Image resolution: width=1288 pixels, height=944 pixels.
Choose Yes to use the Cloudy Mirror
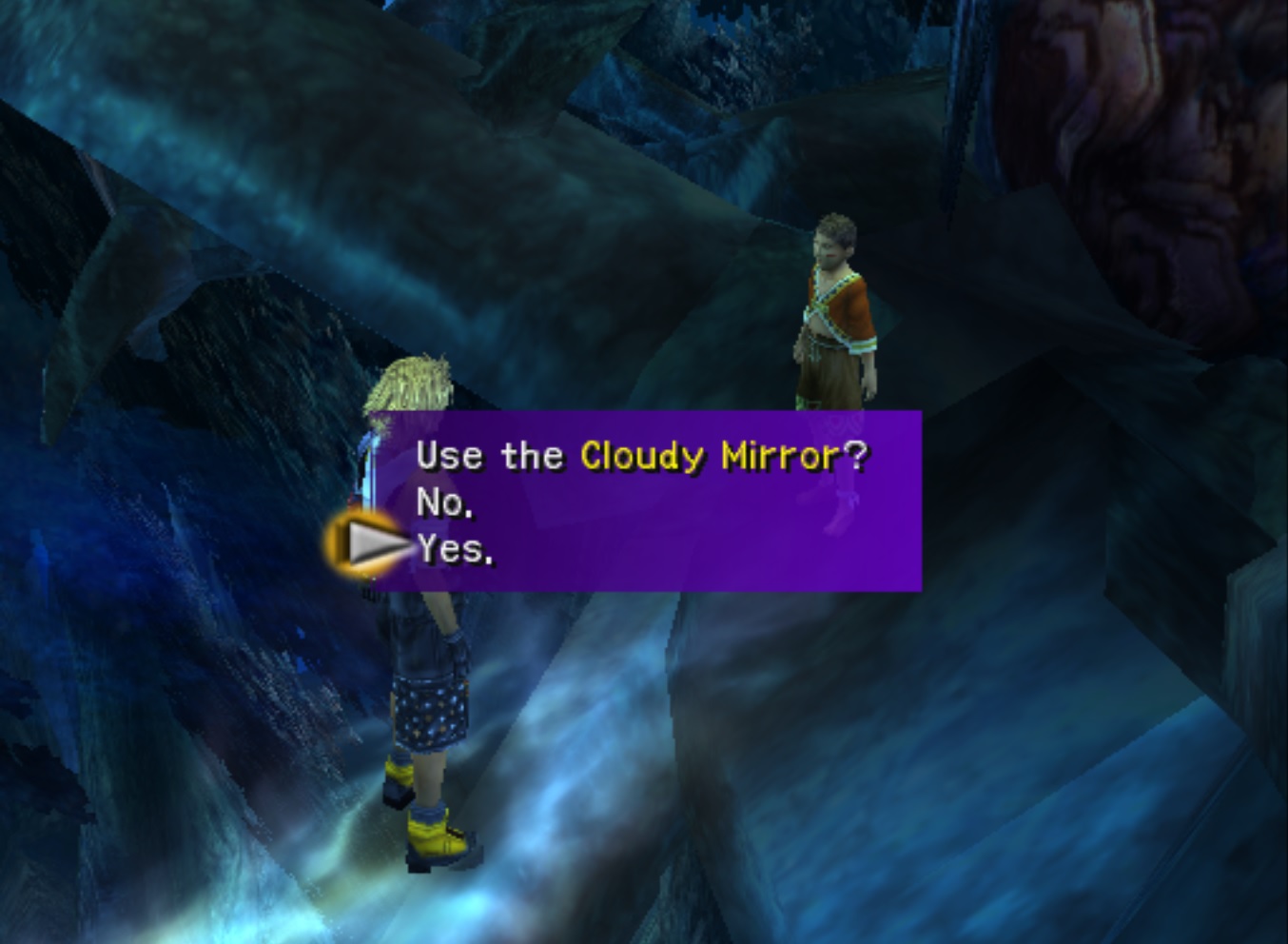pyautogui.click(x=454, y=549)
